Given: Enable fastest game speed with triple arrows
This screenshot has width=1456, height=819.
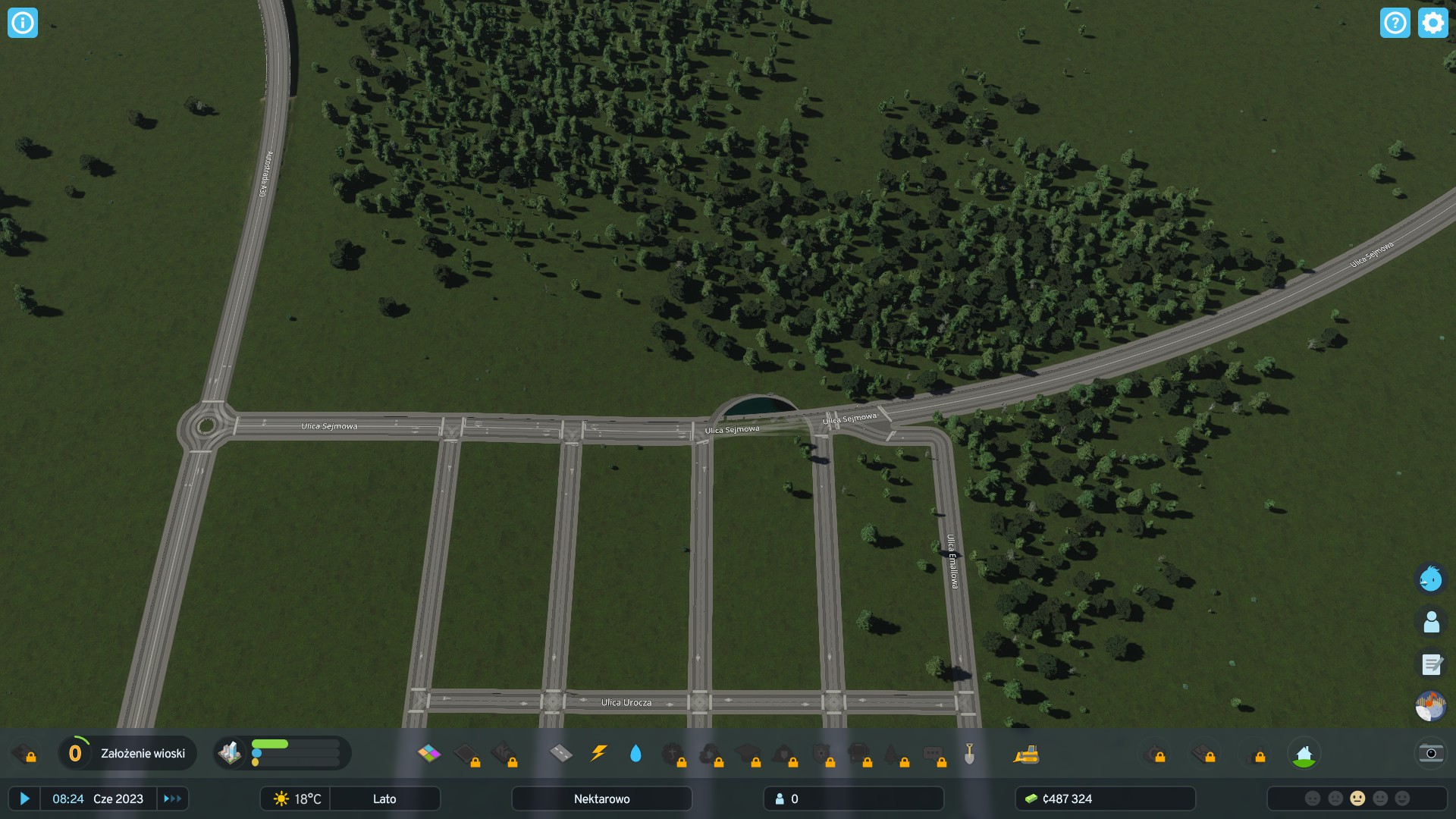Looking at the screenshot, I should [x=172, y=799].
